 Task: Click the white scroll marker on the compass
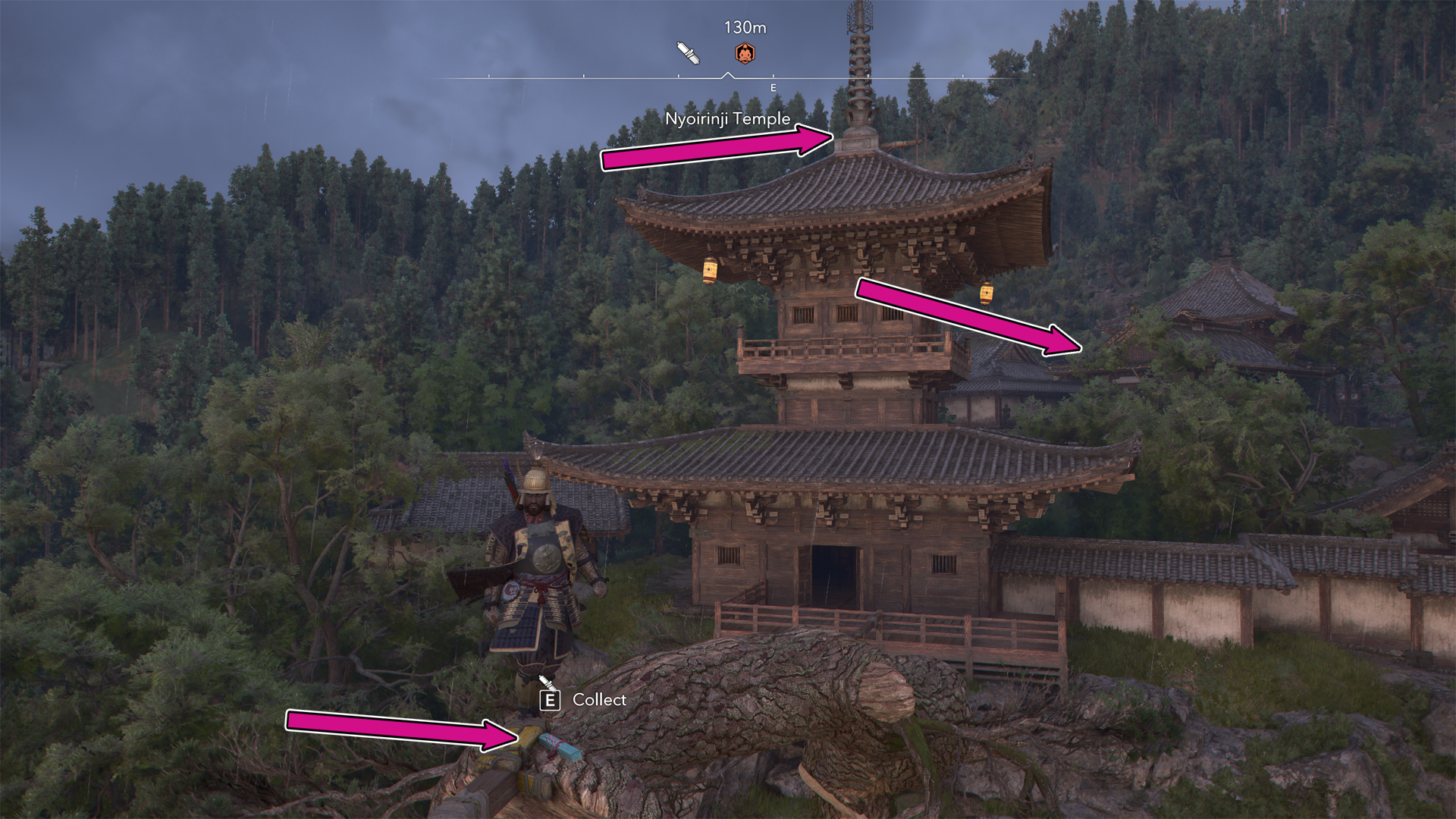688,53
